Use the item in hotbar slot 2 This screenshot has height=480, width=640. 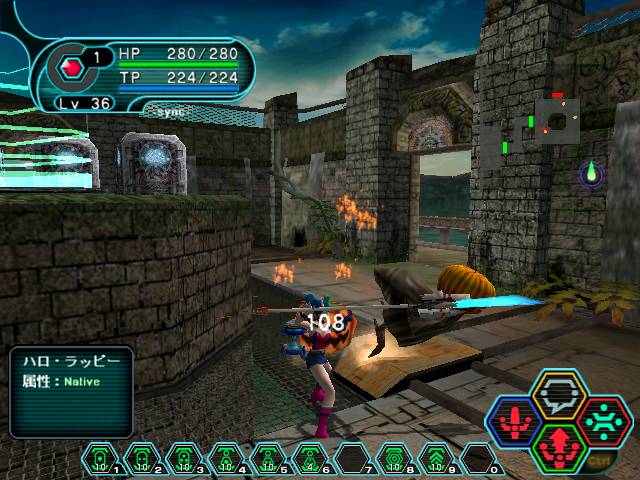coord(142,460)
